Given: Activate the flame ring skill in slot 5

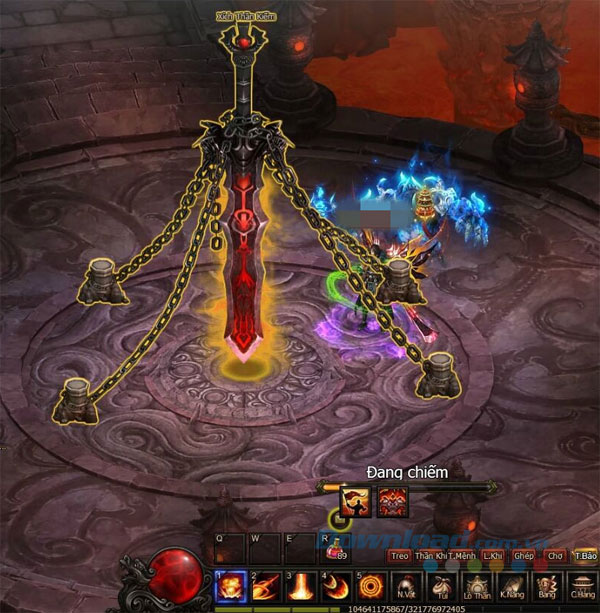Looking at the screenshot, I should tap(372, 586).
